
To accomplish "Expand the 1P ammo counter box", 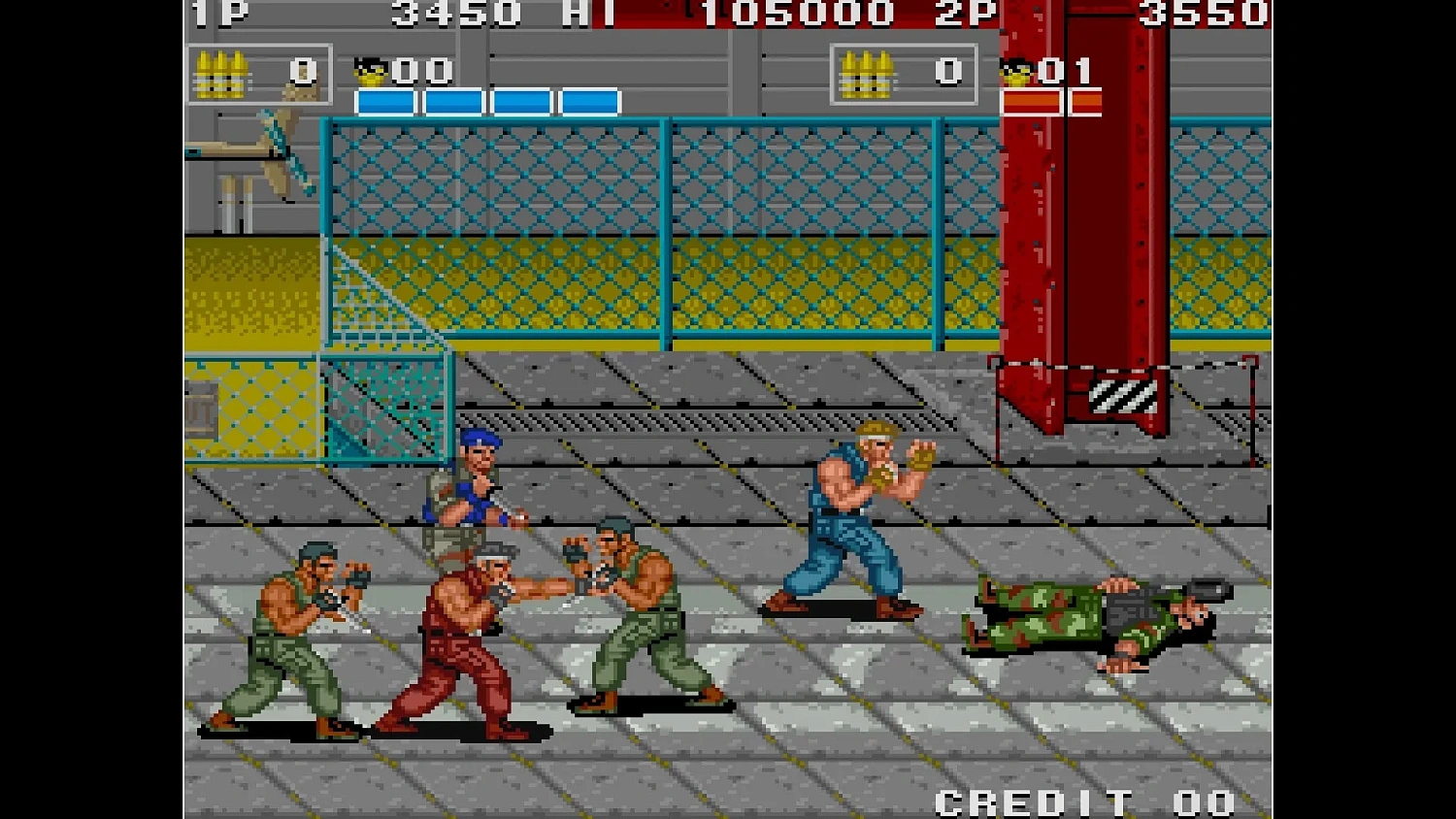I will coord(260,75).
